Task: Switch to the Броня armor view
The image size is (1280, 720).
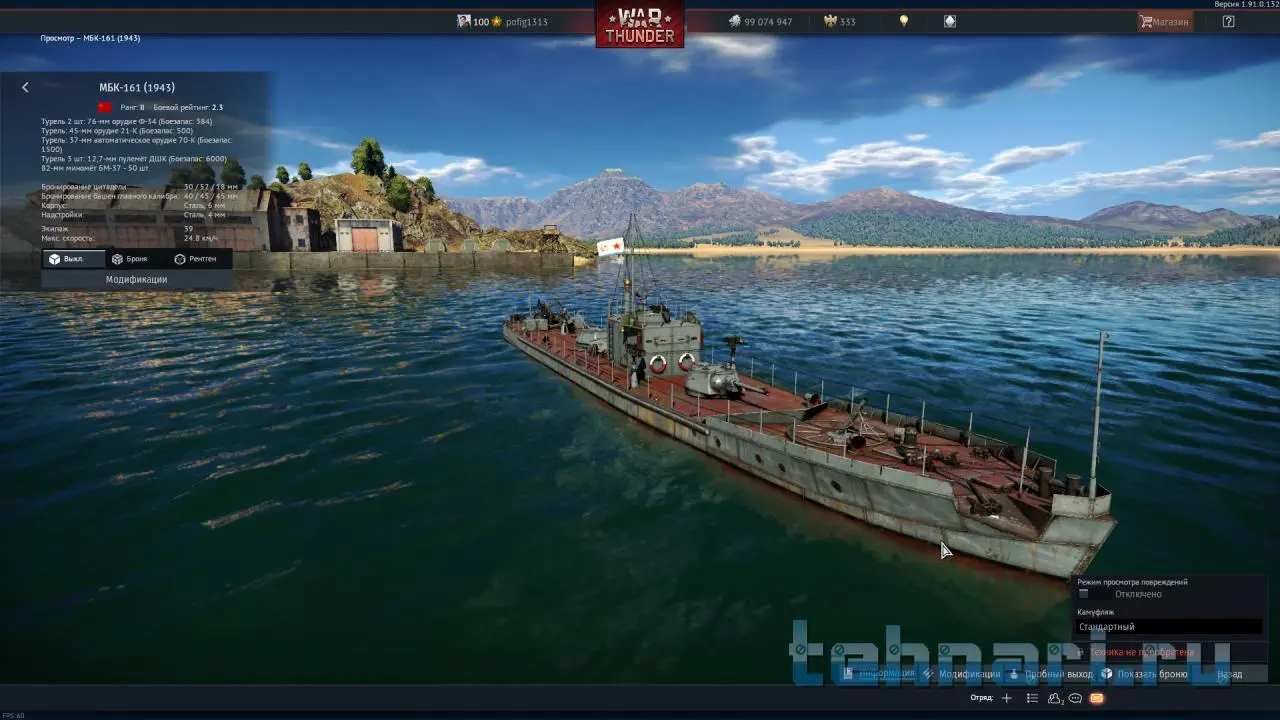Action: (130, 259)
